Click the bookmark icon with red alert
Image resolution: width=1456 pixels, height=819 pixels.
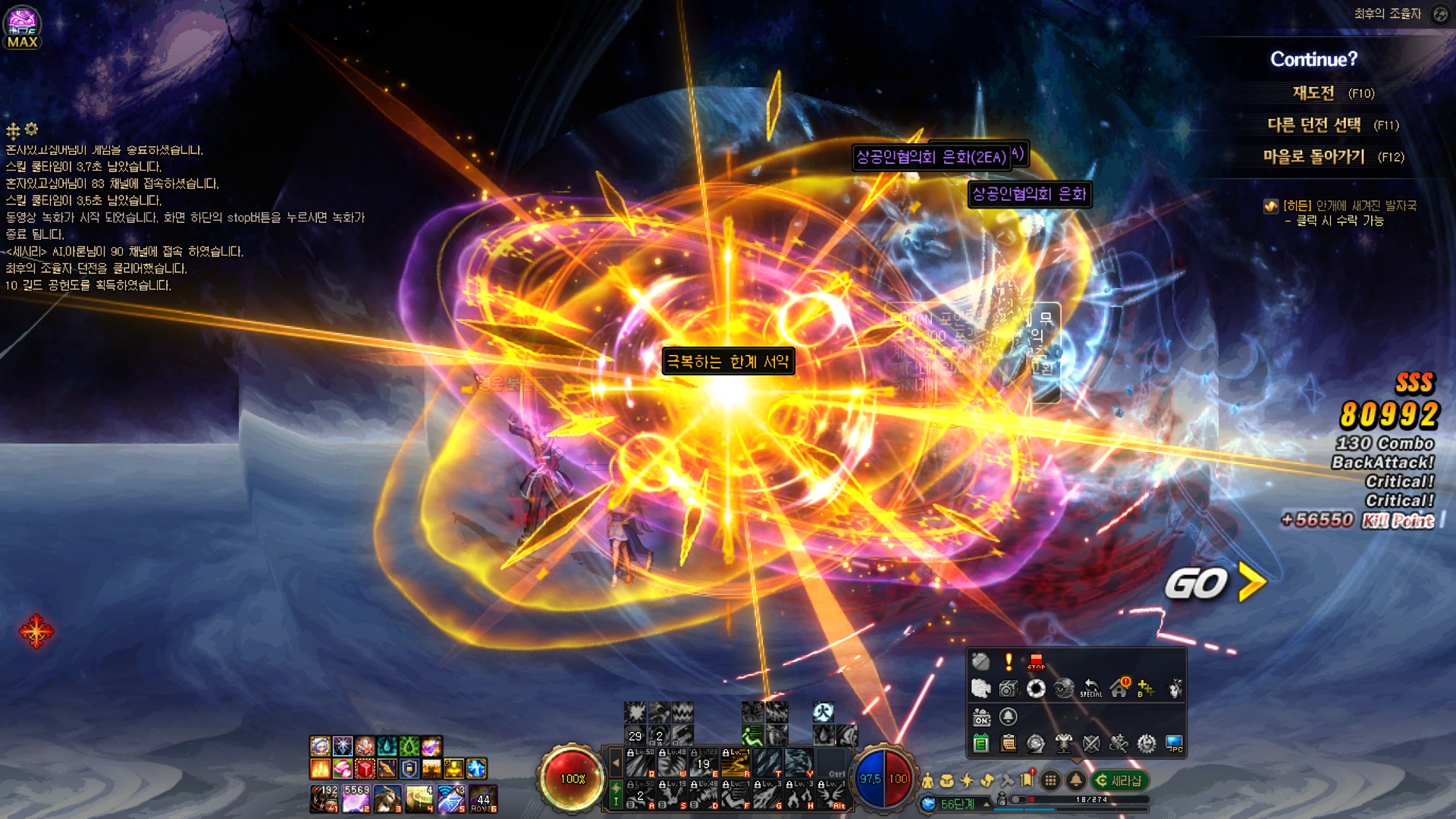(1028, 780)
